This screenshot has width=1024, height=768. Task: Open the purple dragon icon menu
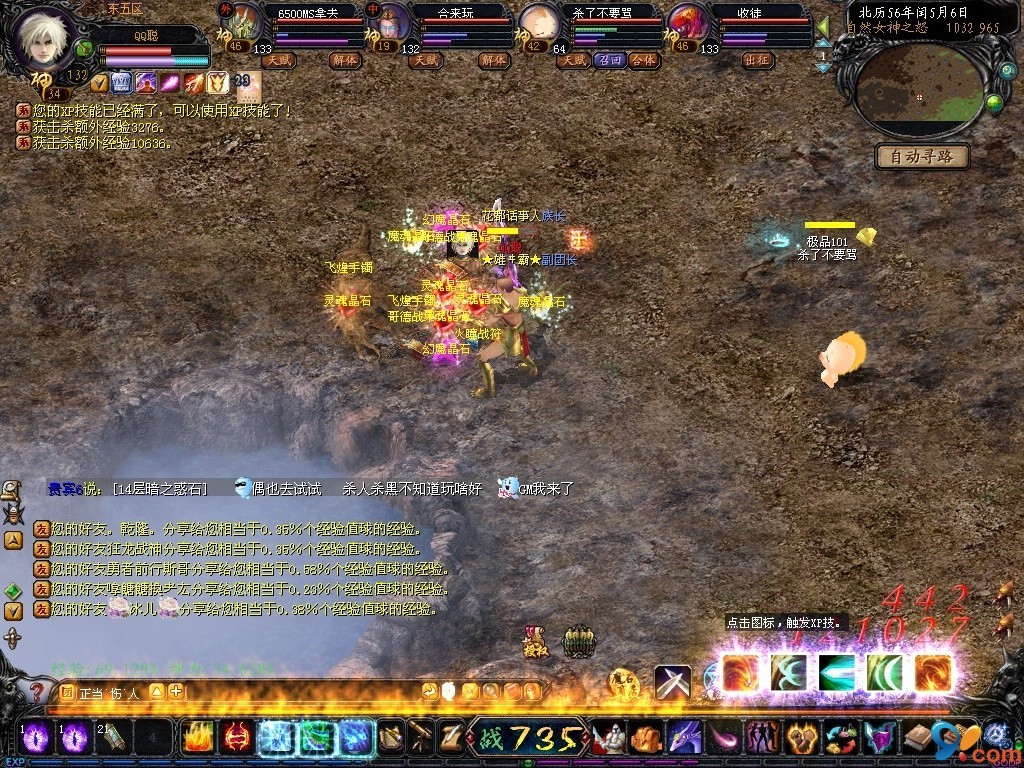click(x=684, y=738)
